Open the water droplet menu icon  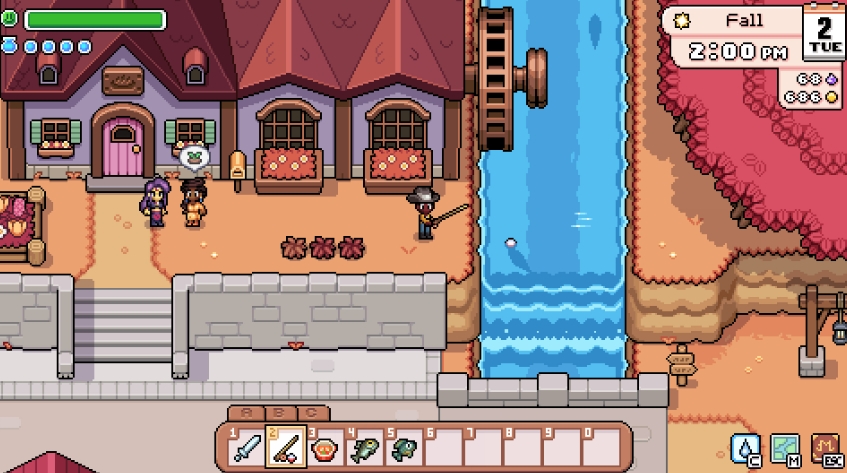[x=746, y=448]
